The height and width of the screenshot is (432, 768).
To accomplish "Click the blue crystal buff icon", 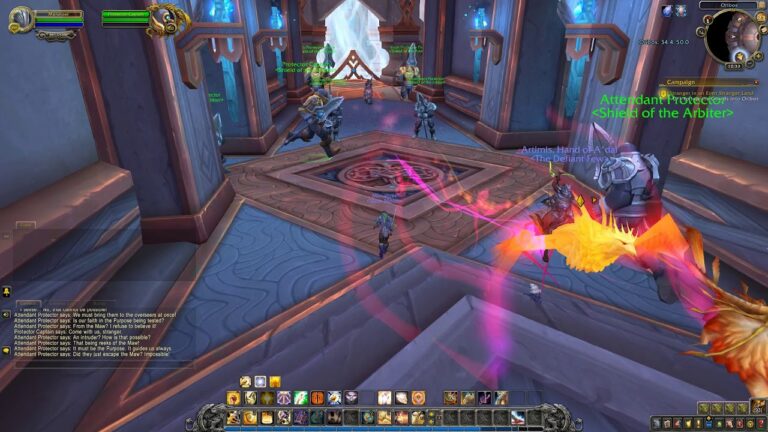I will point(667,10).
